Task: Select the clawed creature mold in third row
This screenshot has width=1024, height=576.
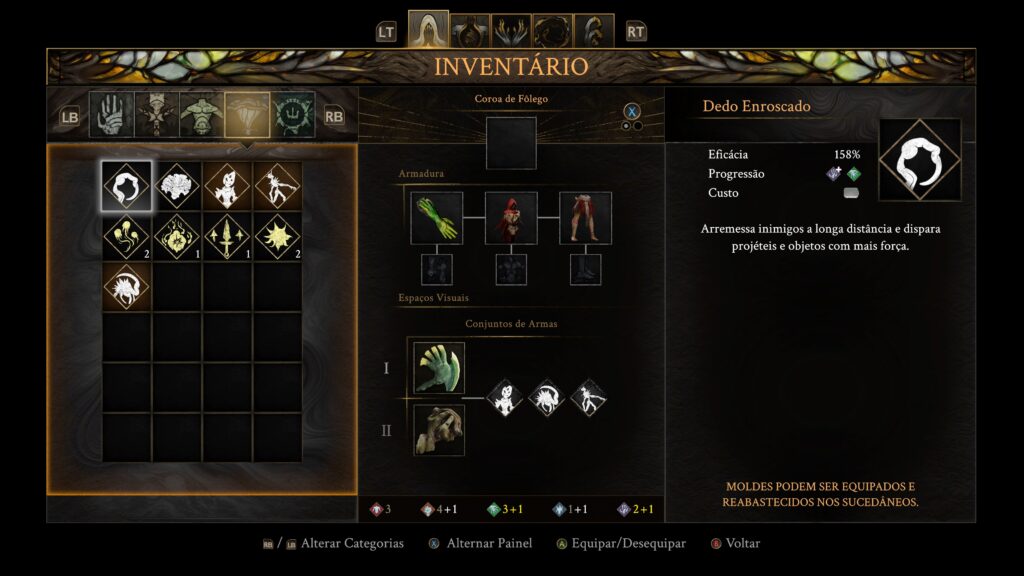Action: coord(127,286)
